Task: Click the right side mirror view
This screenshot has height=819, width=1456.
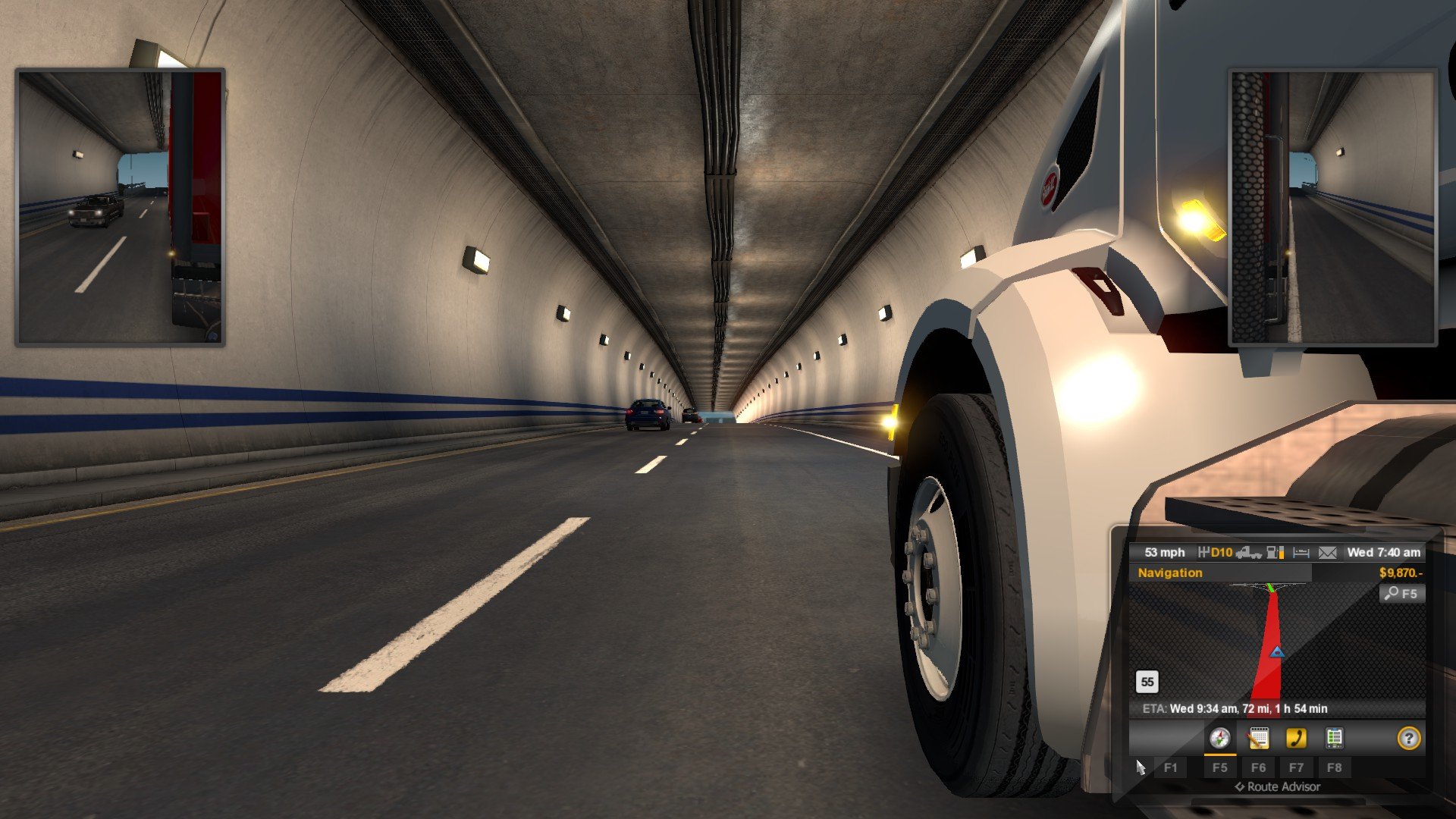Action: coord(1332,207)
